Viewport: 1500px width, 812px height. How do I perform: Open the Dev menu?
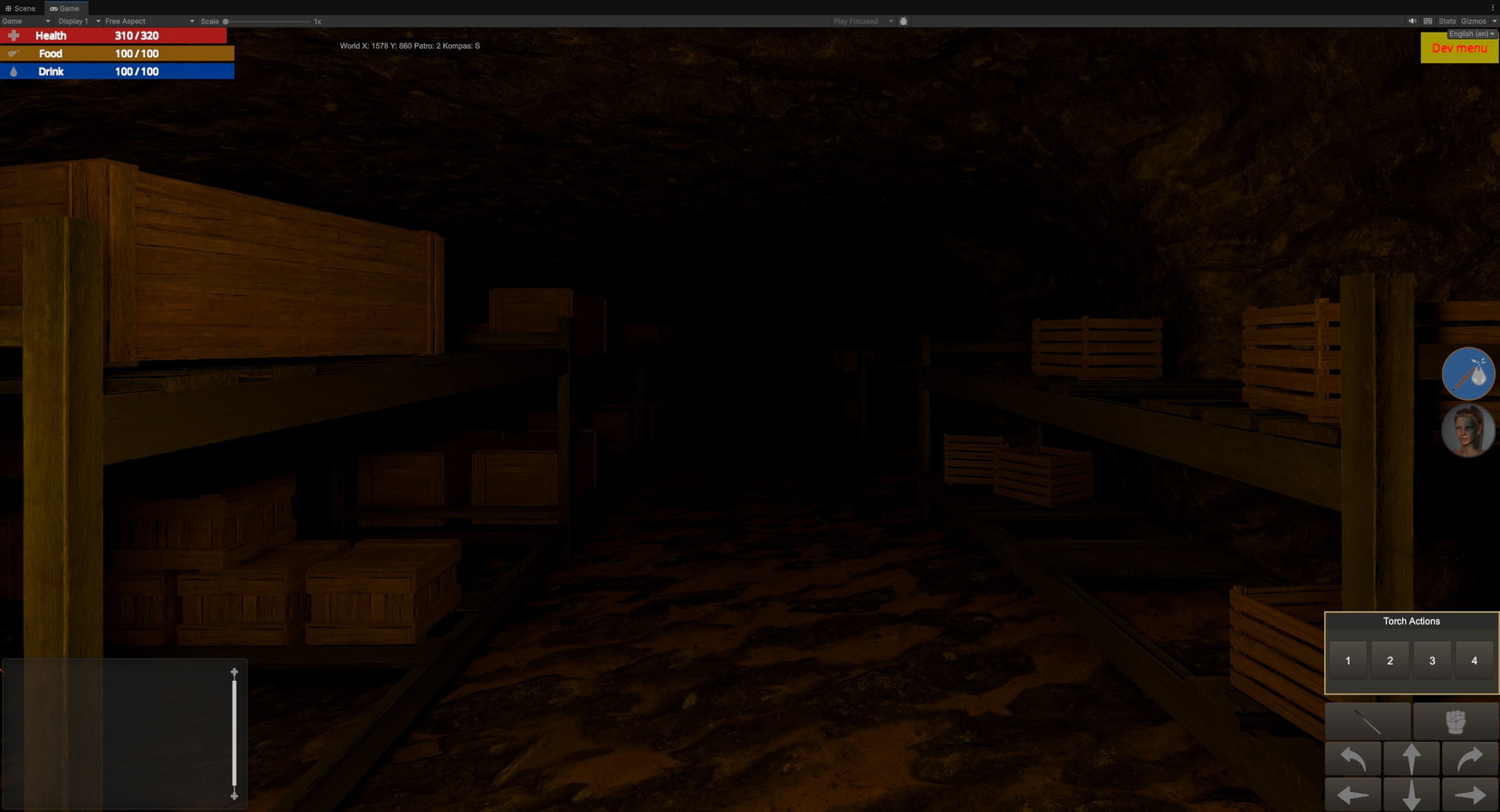[1459, 48]
